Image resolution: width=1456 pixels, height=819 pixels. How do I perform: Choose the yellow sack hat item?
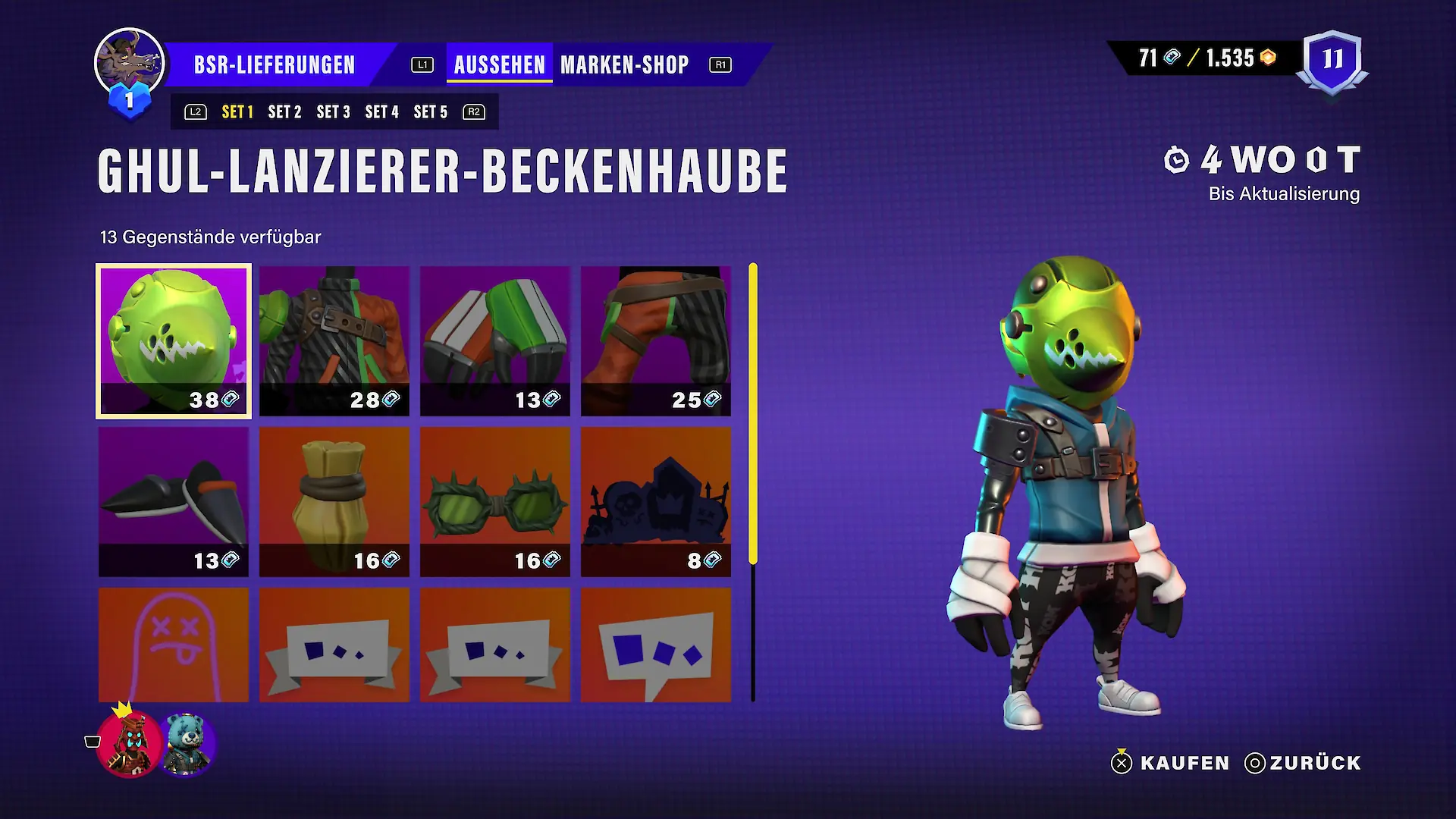click(334, 501)
